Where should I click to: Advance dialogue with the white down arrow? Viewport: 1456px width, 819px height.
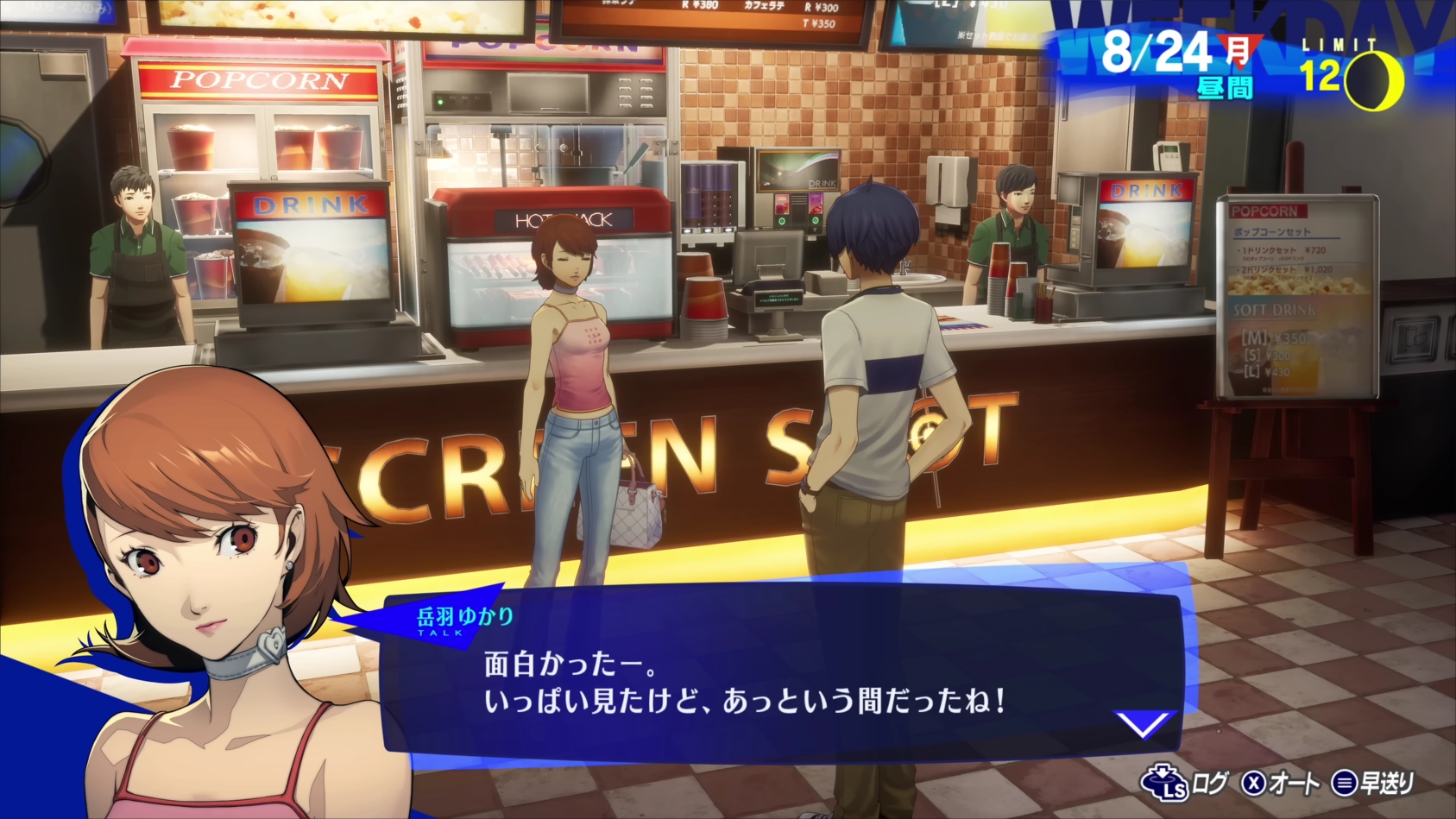1143,723
